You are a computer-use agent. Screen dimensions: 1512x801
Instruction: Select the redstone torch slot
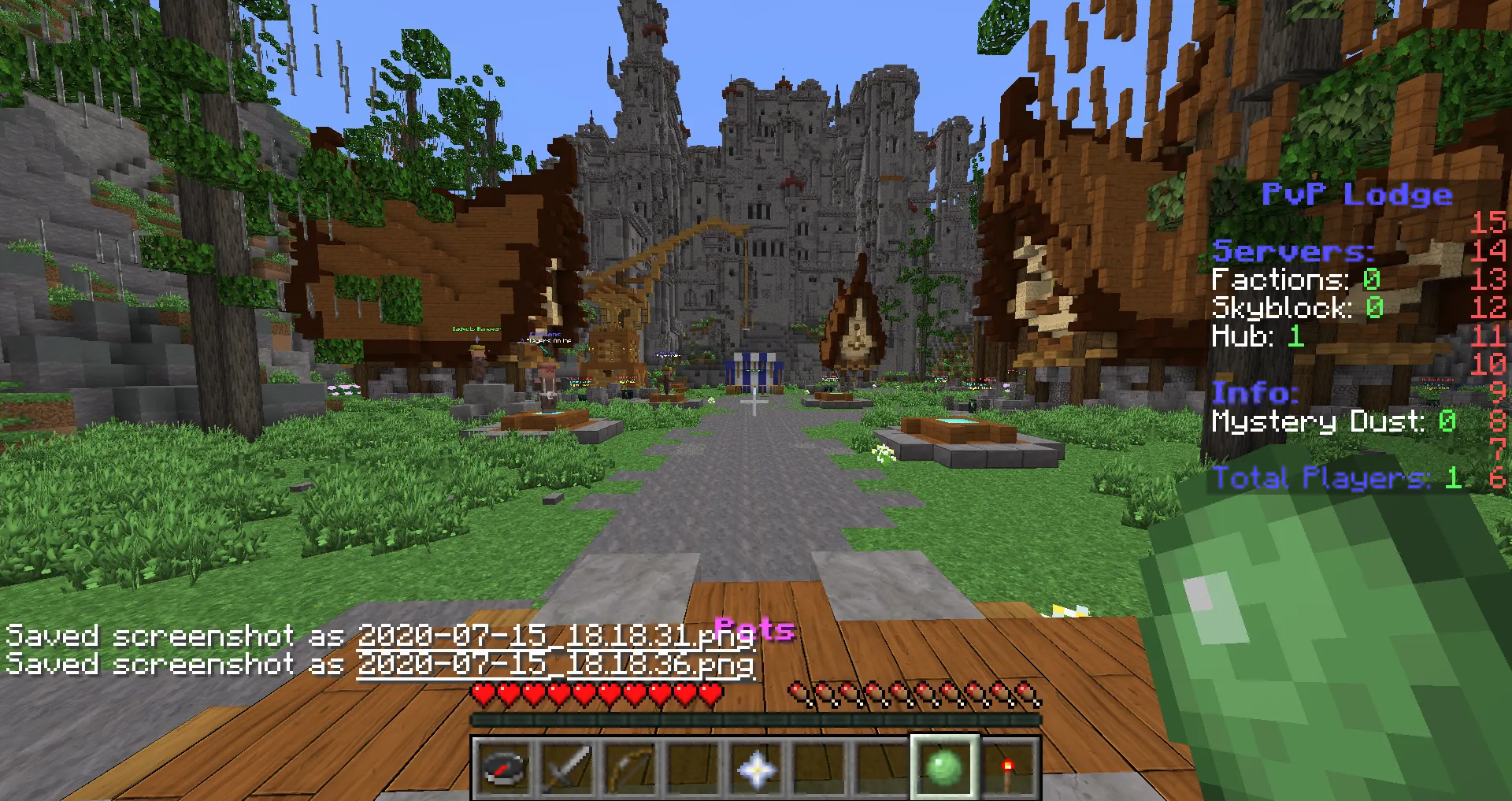pyautogui.click(x=1007, y=768)
